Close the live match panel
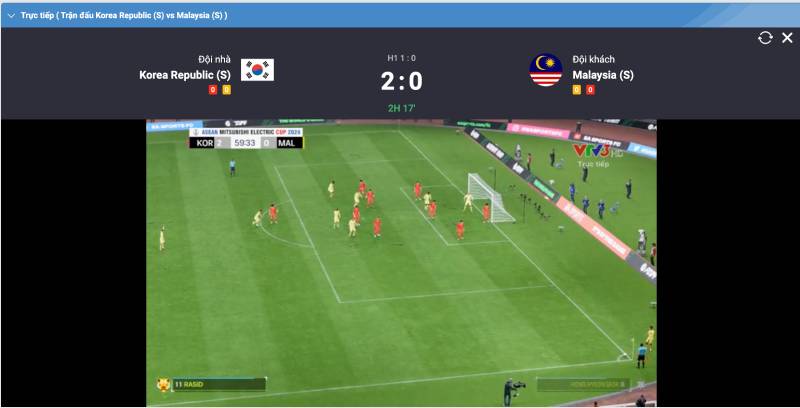Image resolution: width=800 pixels, height=408 pixels. pos(787,38)
